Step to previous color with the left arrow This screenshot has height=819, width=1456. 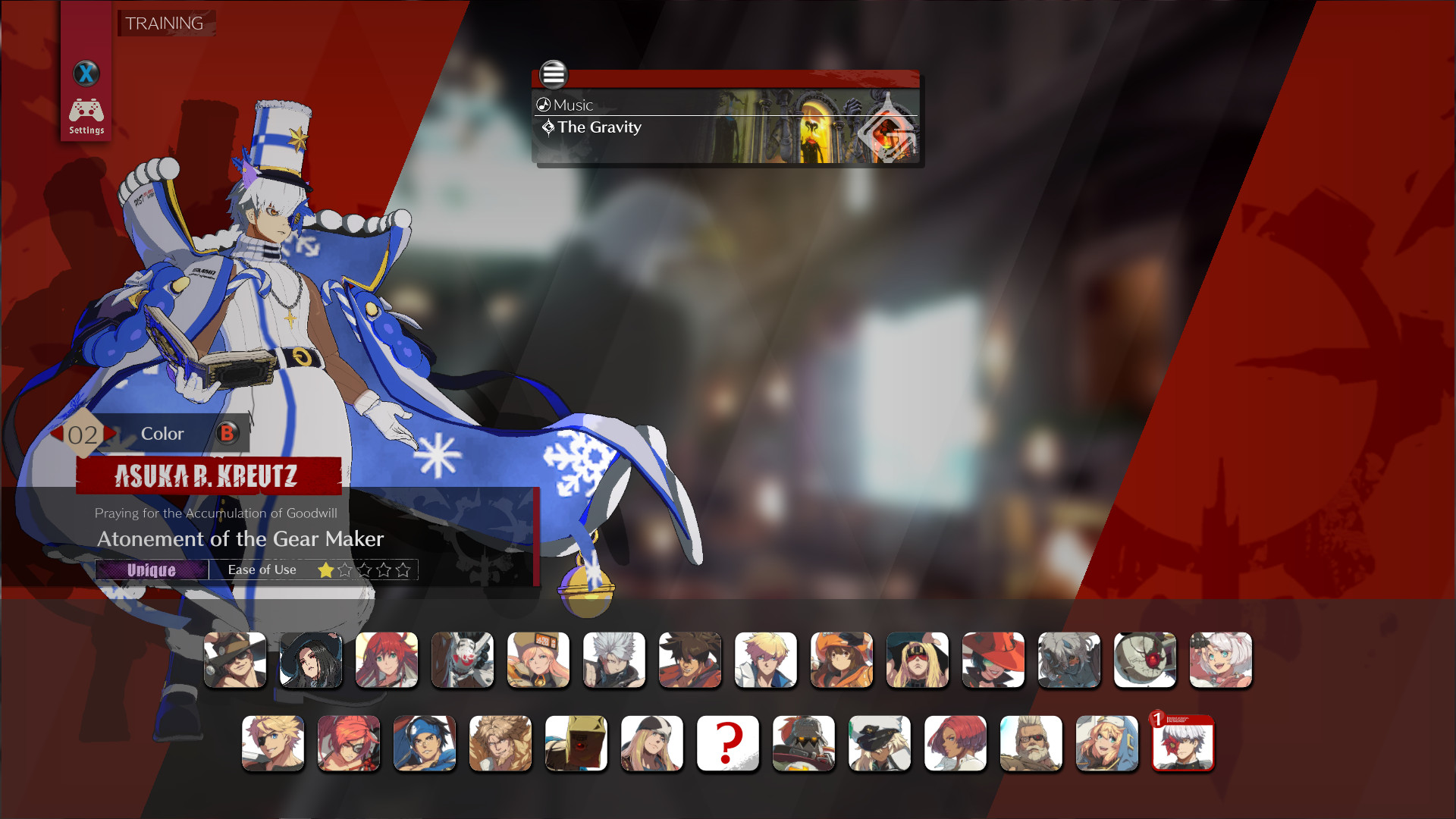click(x=58, y=434)
